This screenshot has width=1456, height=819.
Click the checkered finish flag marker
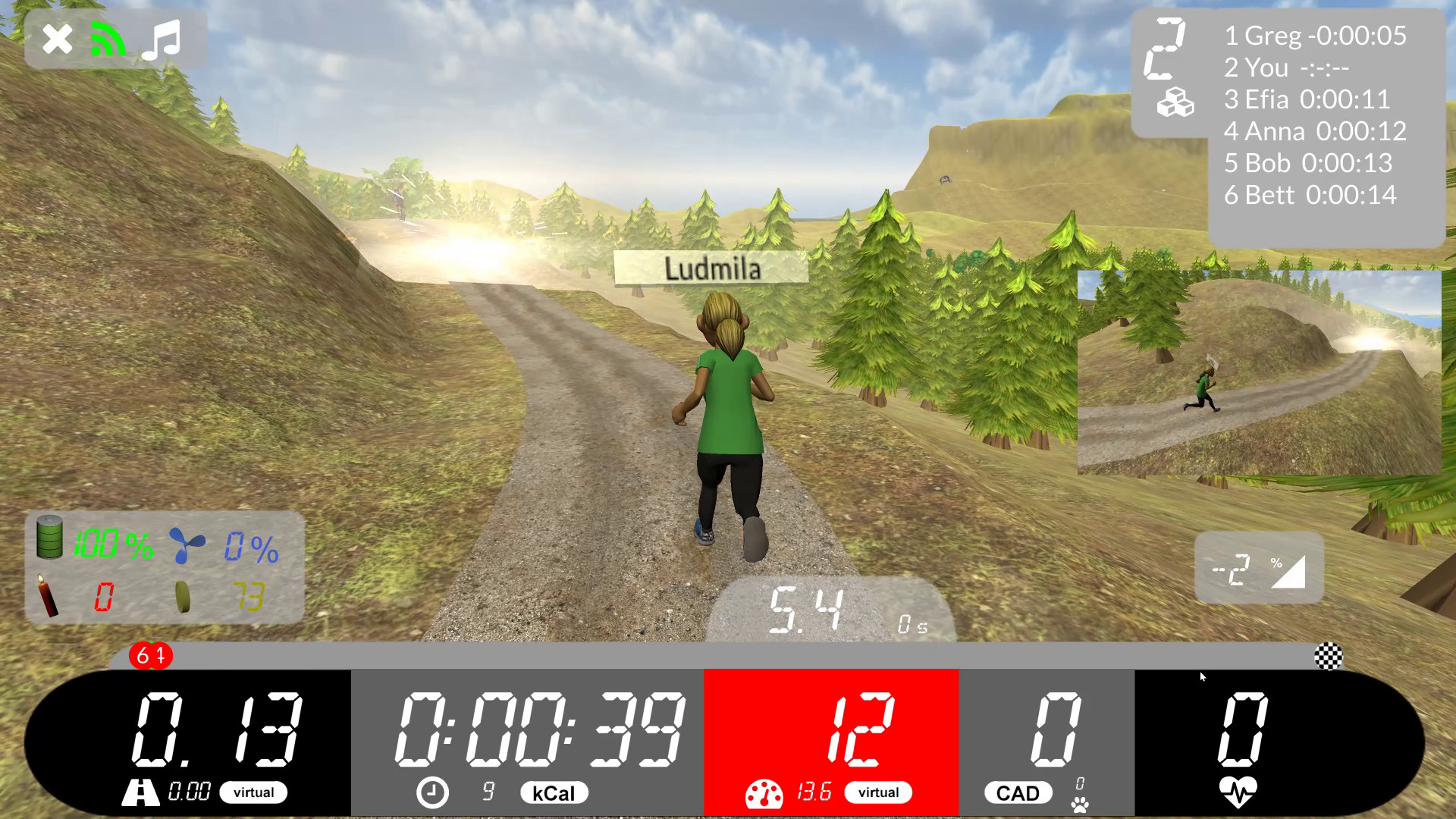click(1328, 656)
